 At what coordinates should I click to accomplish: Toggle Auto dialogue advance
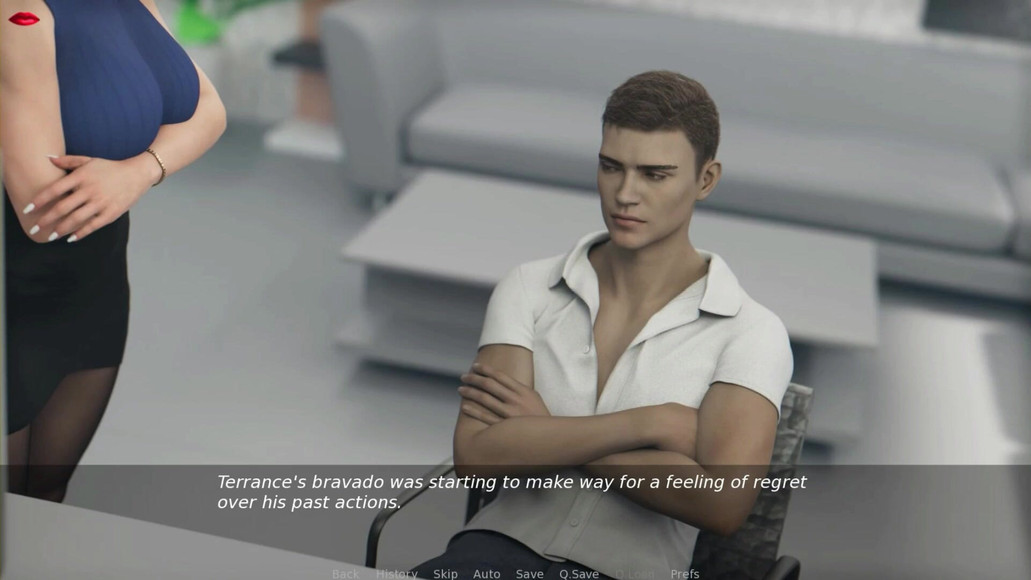tap(486, 574)
